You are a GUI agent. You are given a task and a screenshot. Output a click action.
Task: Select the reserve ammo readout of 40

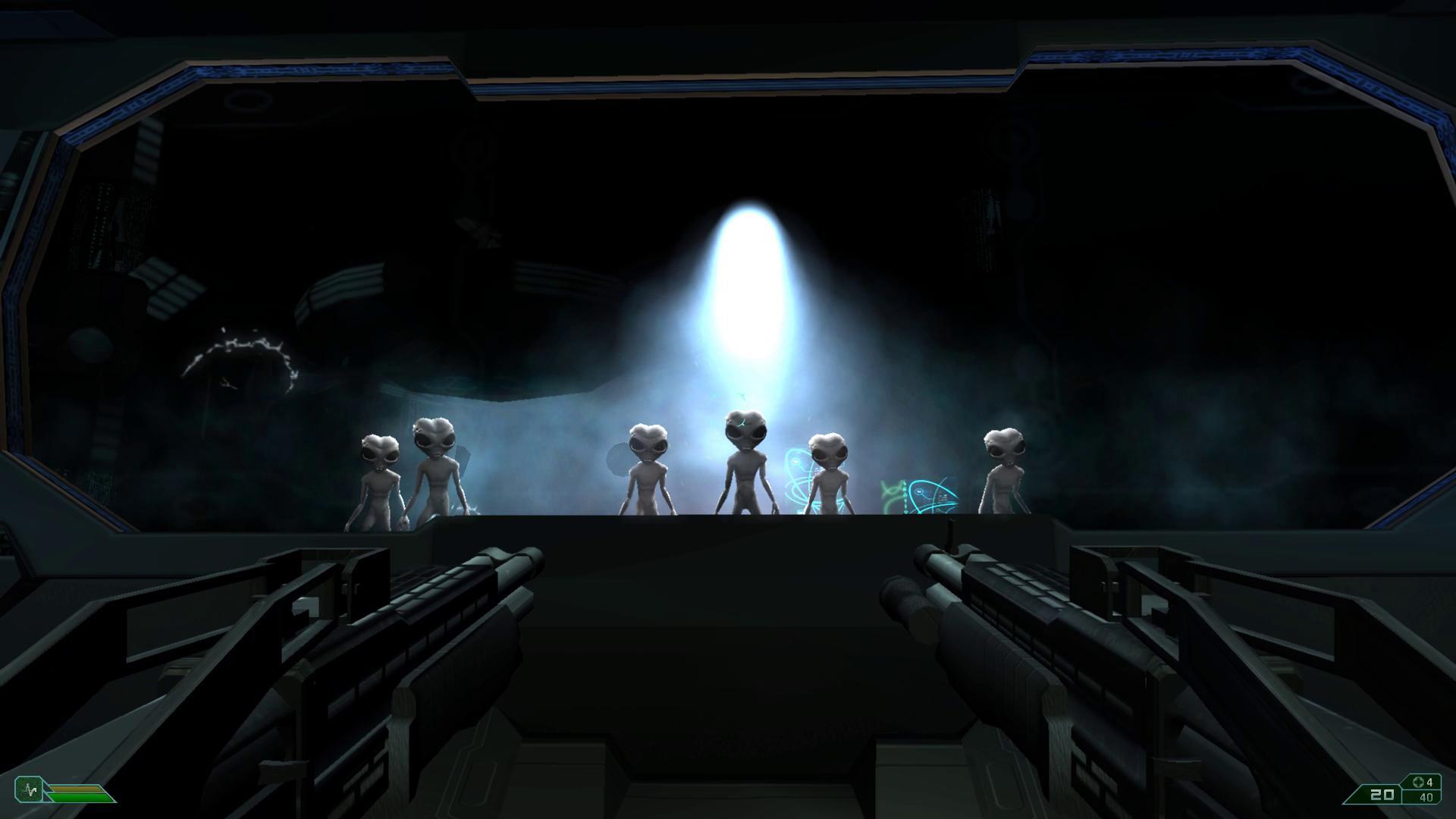point(1426,797)
